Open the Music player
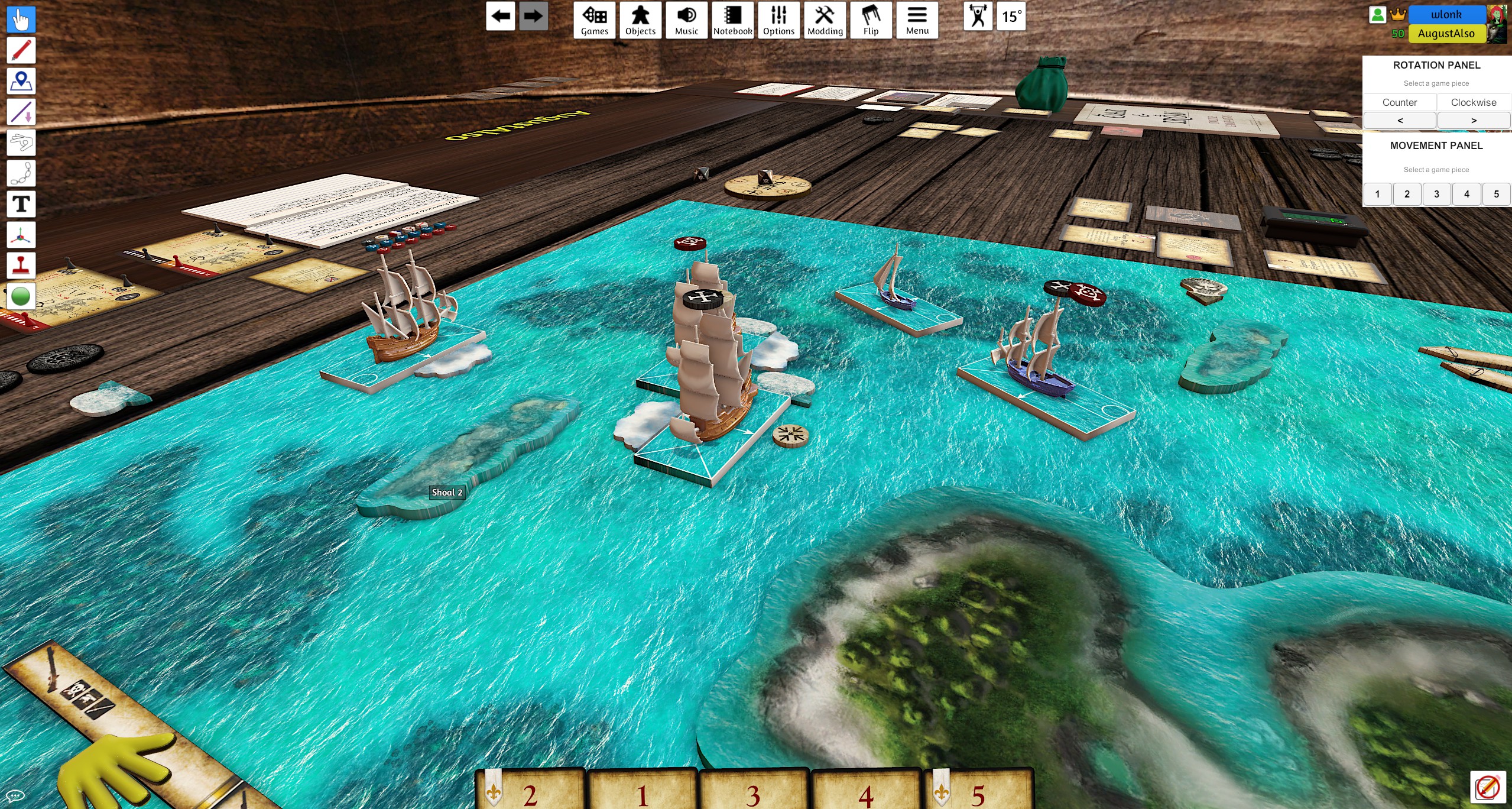This screenshot has height=809, width=1512. (x=686, y=20)
